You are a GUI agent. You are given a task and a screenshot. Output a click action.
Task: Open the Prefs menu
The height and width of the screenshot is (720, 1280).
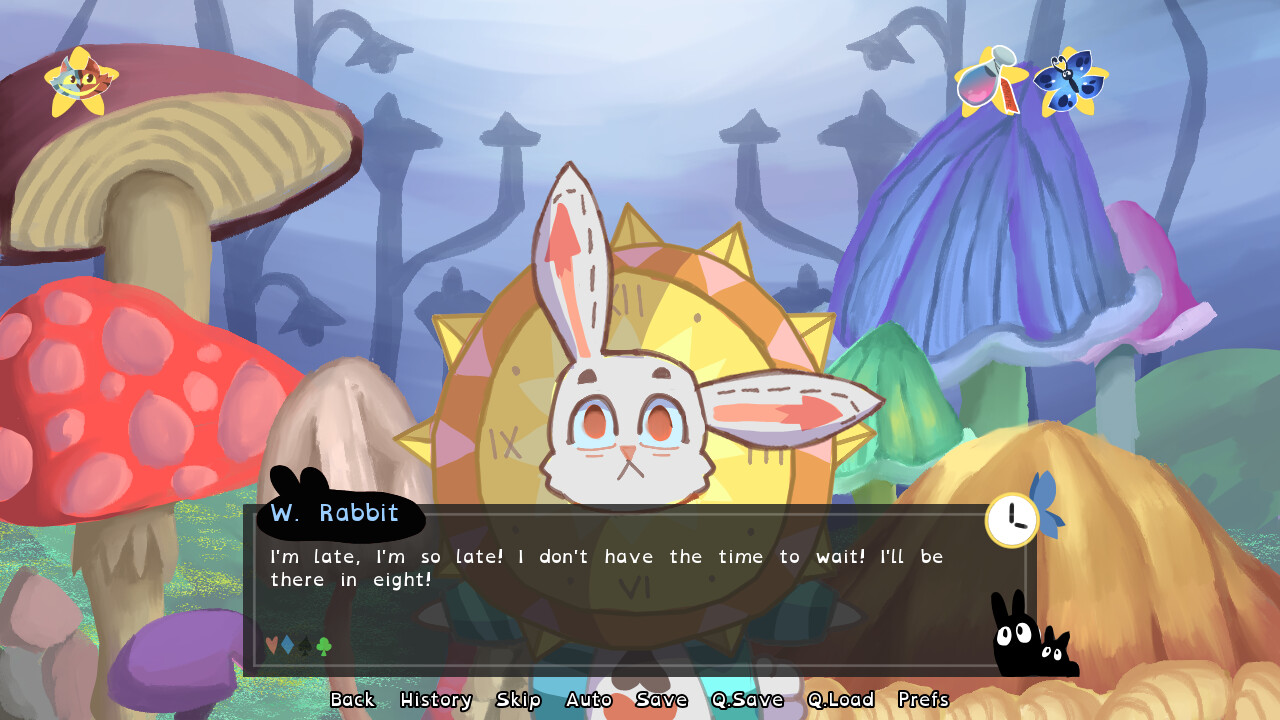coord(925,700)
